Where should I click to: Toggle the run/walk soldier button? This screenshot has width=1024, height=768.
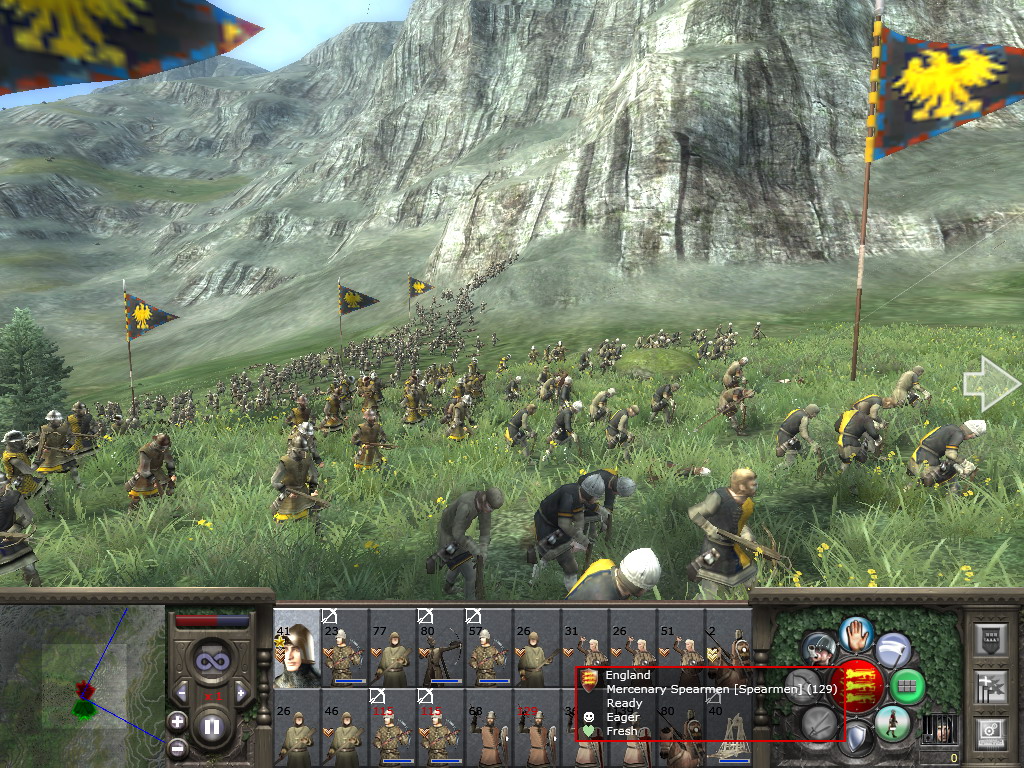(891, 723)
